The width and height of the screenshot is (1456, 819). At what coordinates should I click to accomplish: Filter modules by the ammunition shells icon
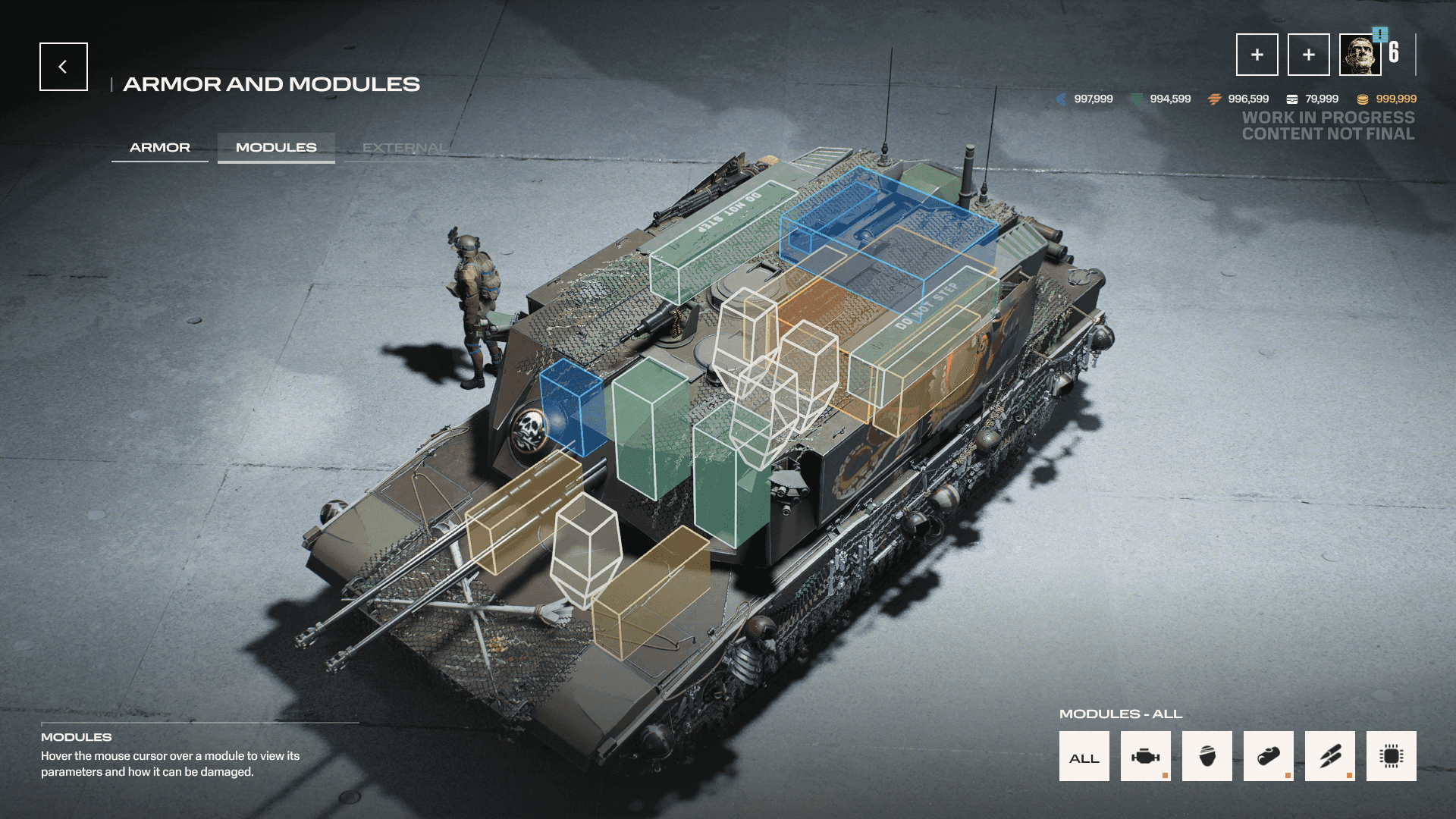click(1329, 757)
